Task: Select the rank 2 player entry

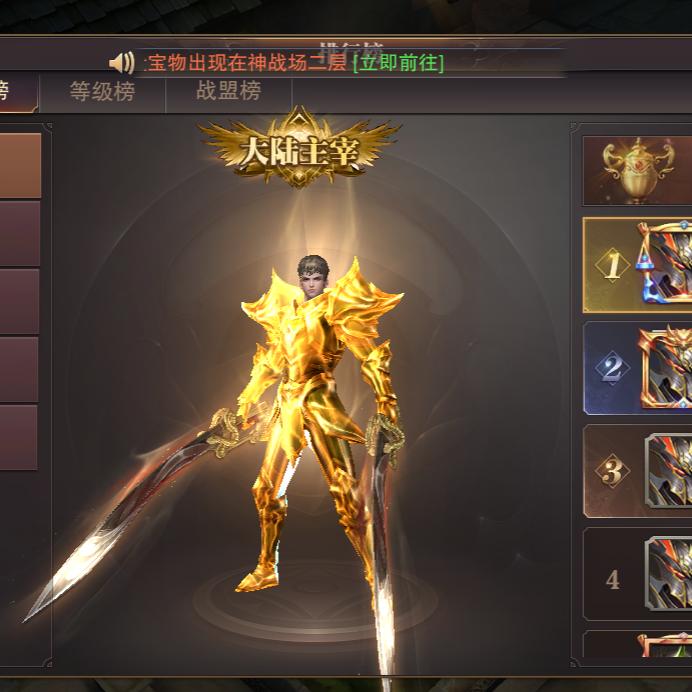Action: click(x=638, y=368)
